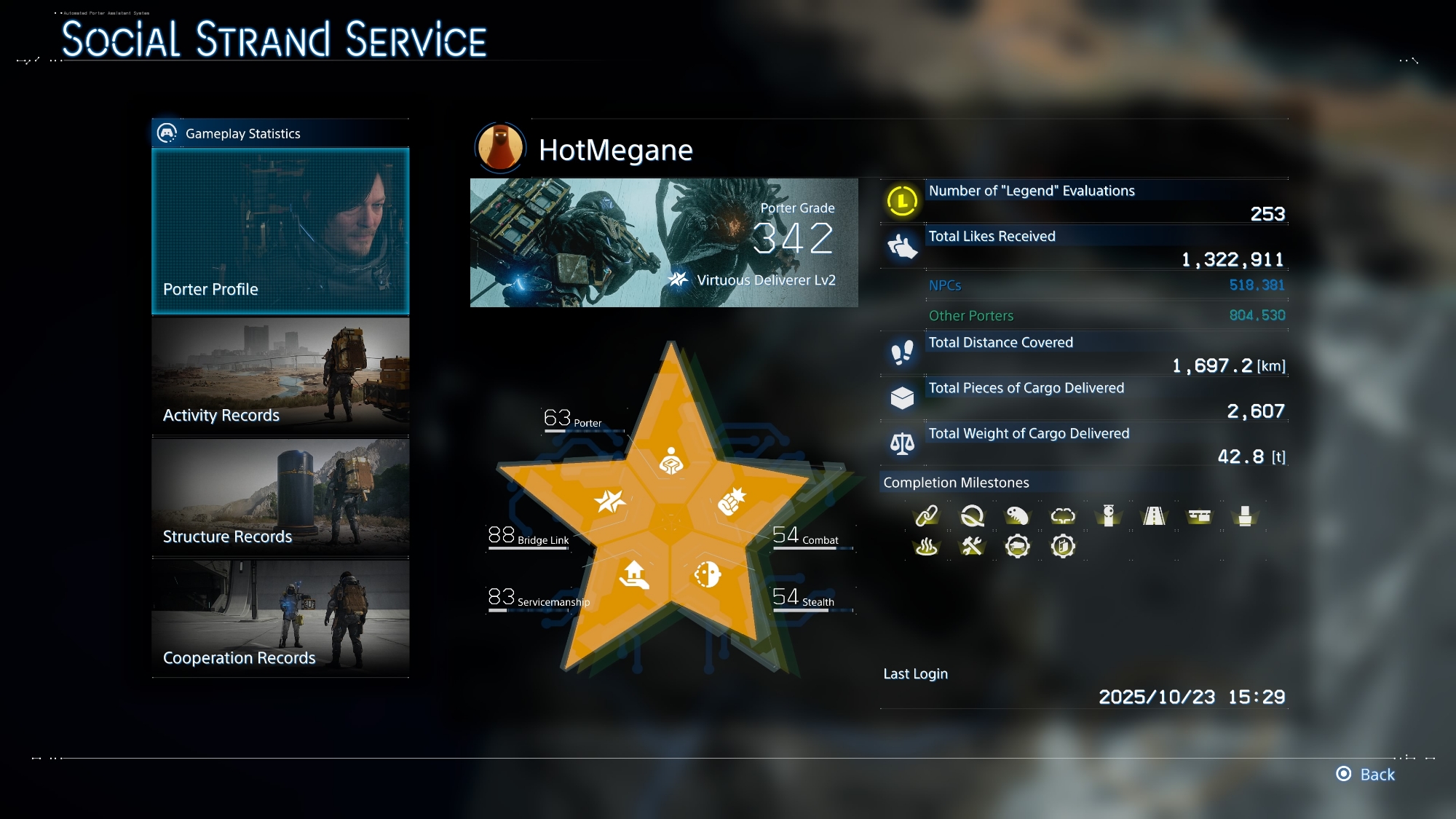Screen dimensions: 1456x819
Task: Select the vehicle gear milestone icon
Action: tap(1017, 546)
